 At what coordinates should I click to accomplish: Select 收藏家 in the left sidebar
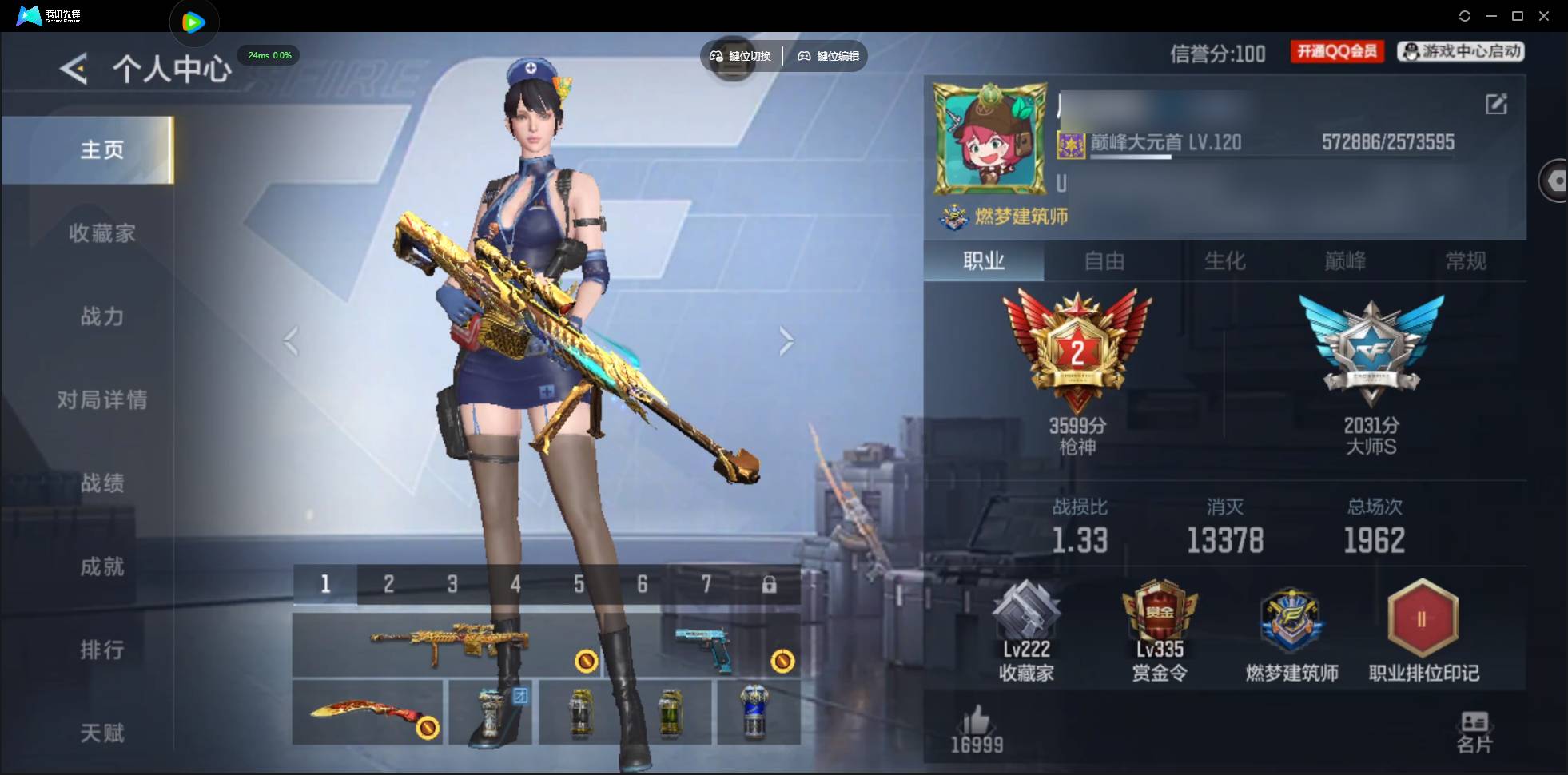point(102,233)
